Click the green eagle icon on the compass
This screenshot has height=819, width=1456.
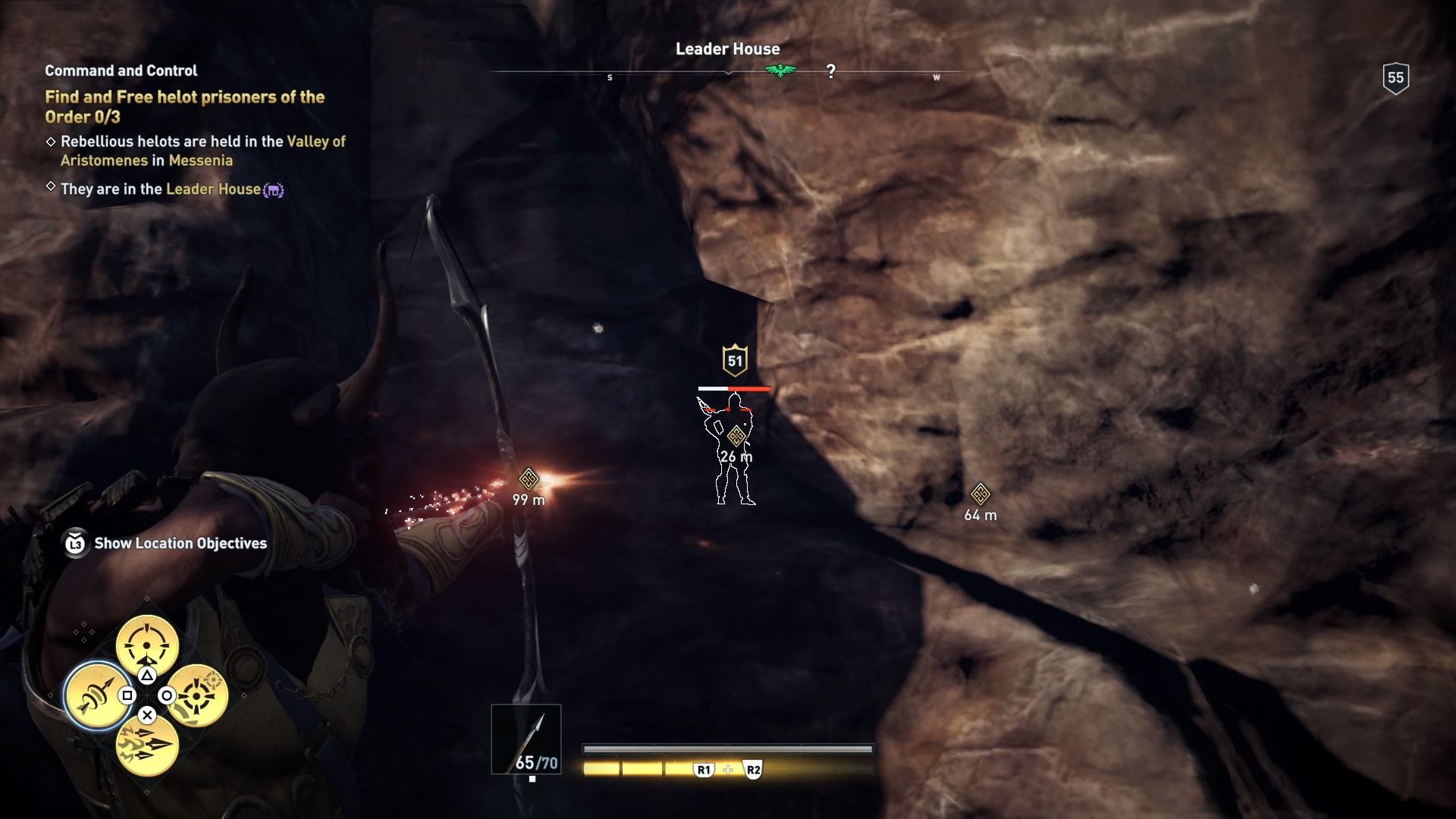point(780,71)
